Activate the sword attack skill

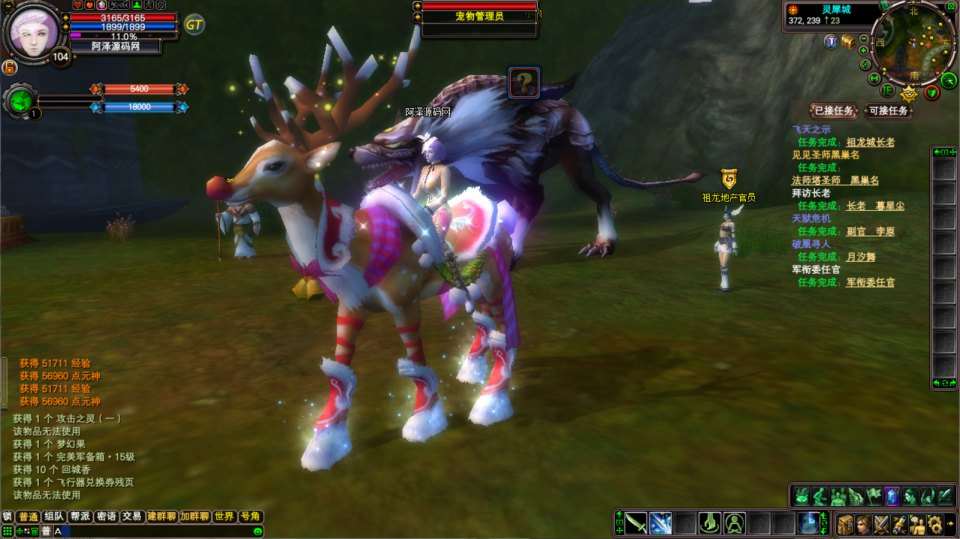(636, 523)
